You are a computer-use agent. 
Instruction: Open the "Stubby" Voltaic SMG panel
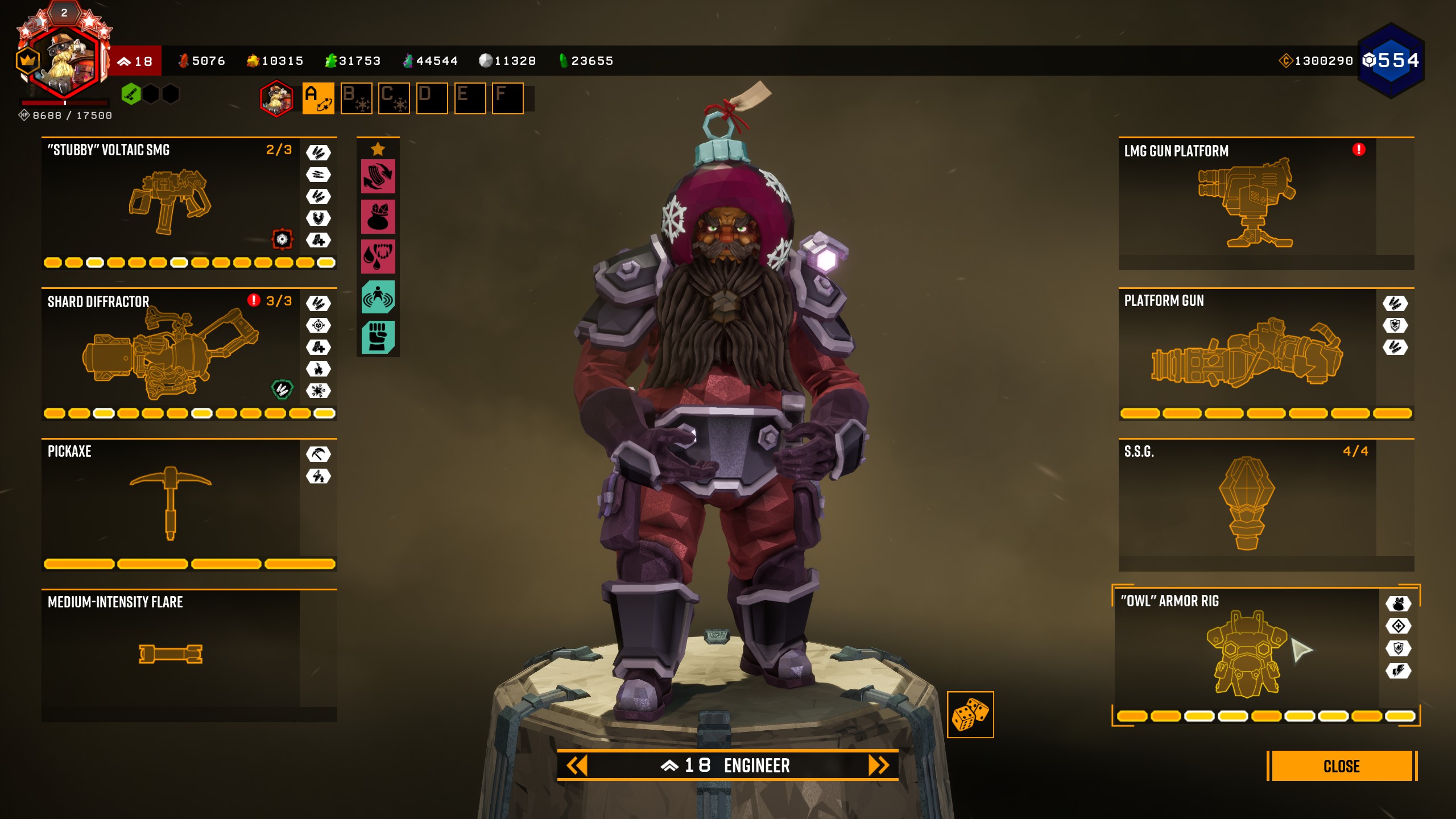171,202
